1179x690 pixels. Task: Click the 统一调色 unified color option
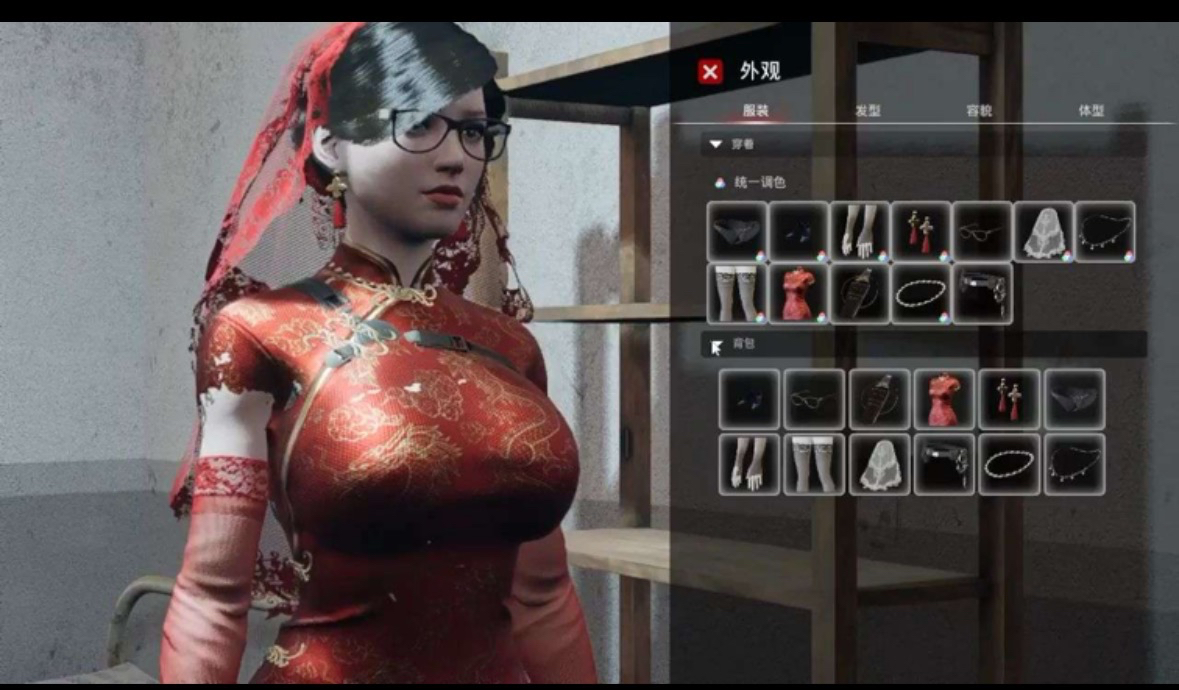pos(760,183)
